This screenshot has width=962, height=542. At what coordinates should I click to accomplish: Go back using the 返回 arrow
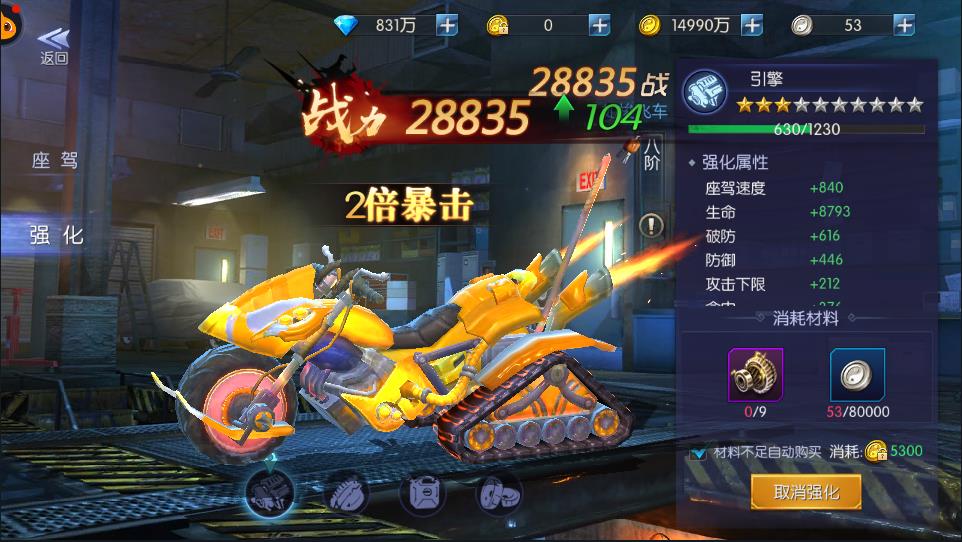(54, 45)
